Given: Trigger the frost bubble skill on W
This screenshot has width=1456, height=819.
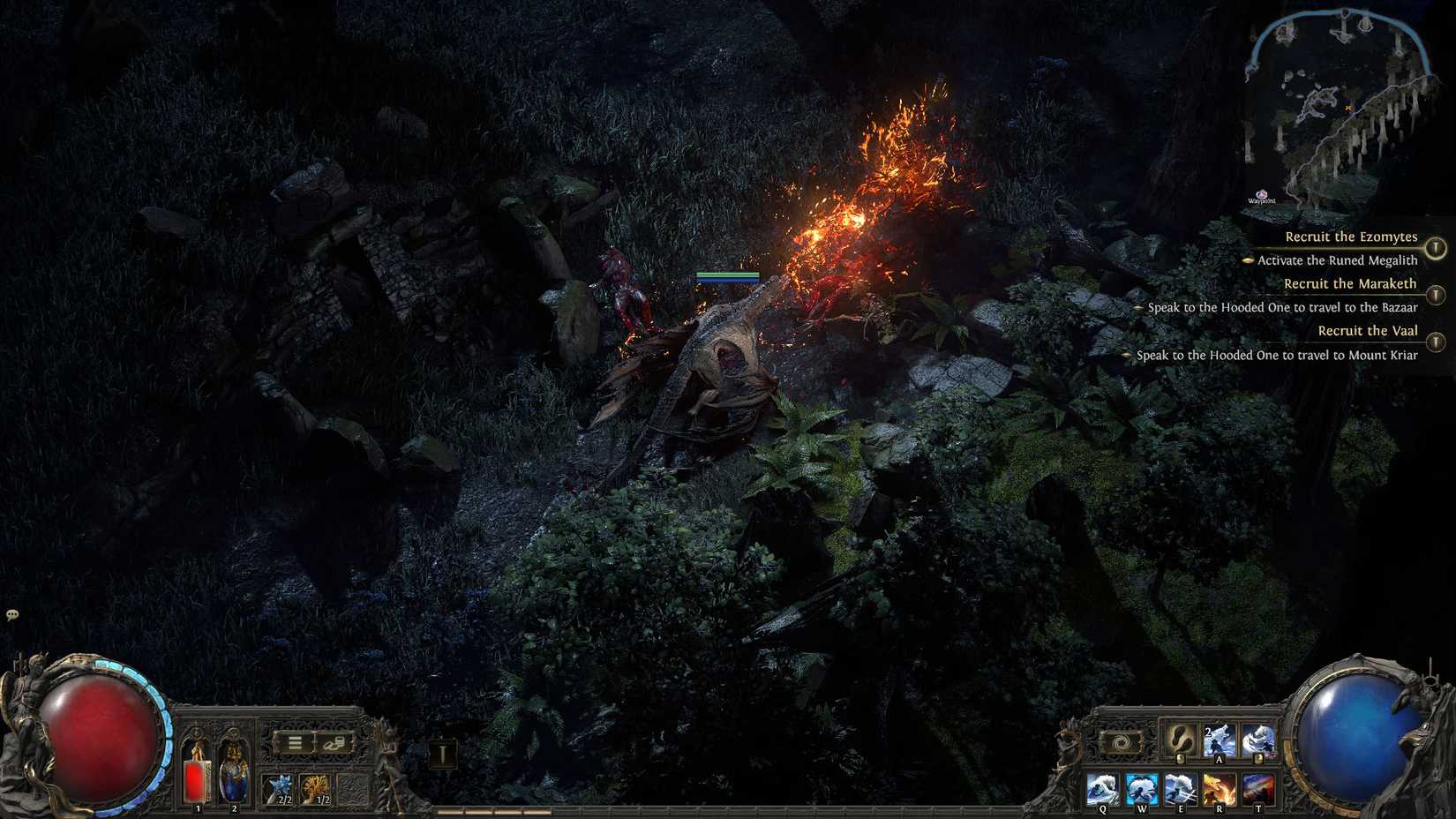Looking at the screenshot, I should [1141, 785].
